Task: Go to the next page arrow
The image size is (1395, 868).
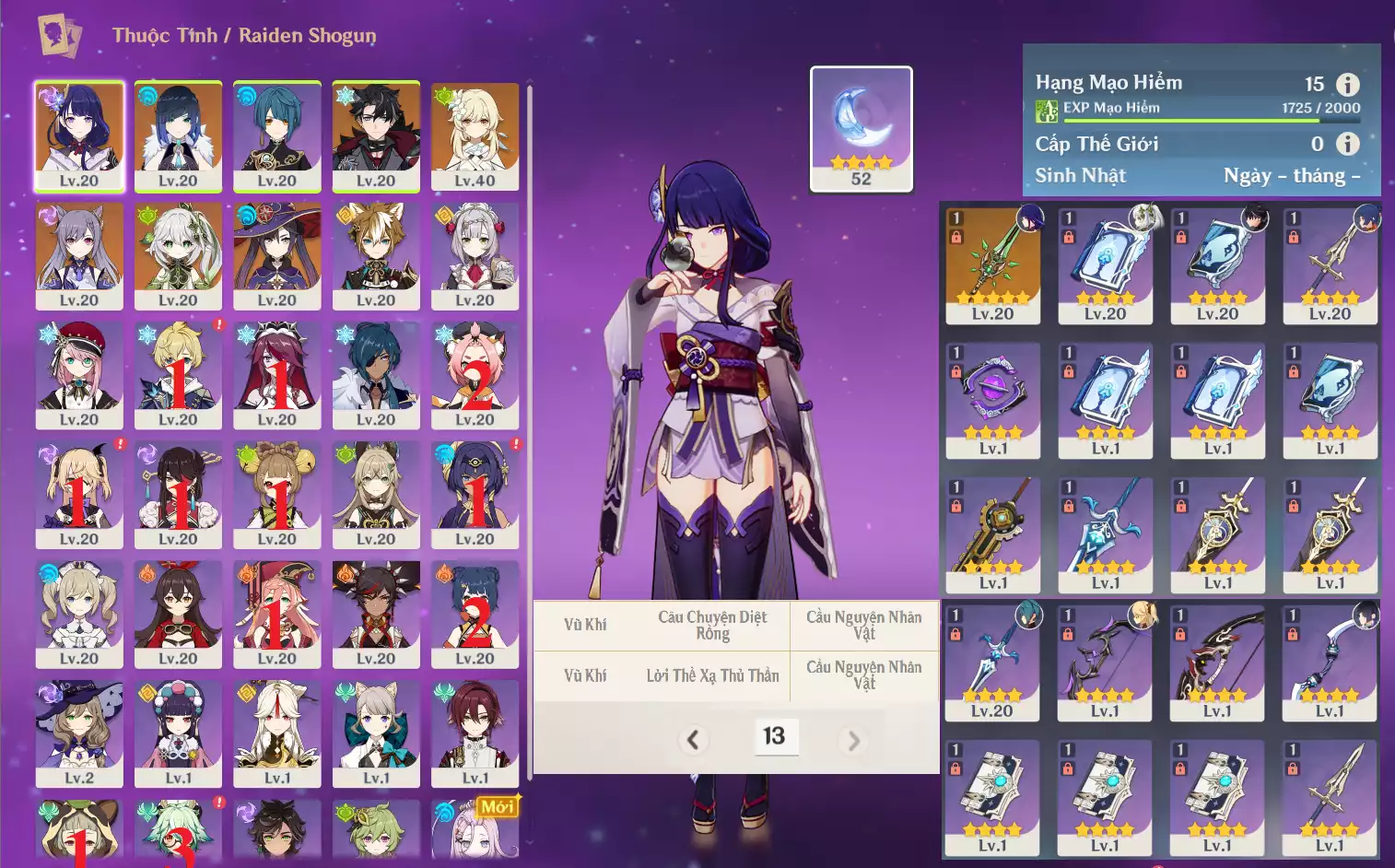Action: 852,739
